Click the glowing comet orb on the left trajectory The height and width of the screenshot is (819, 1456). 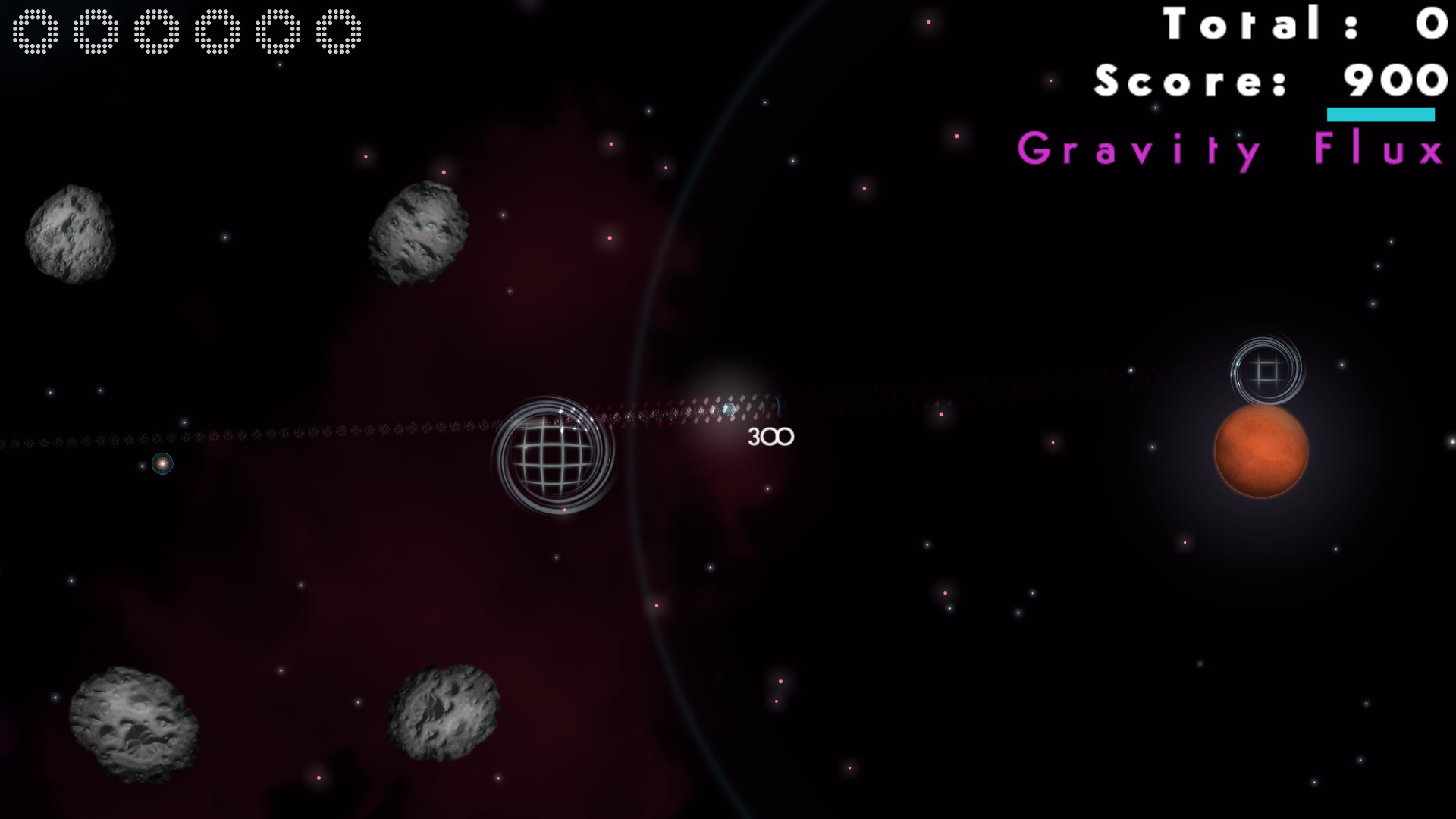tap(162, 465)
